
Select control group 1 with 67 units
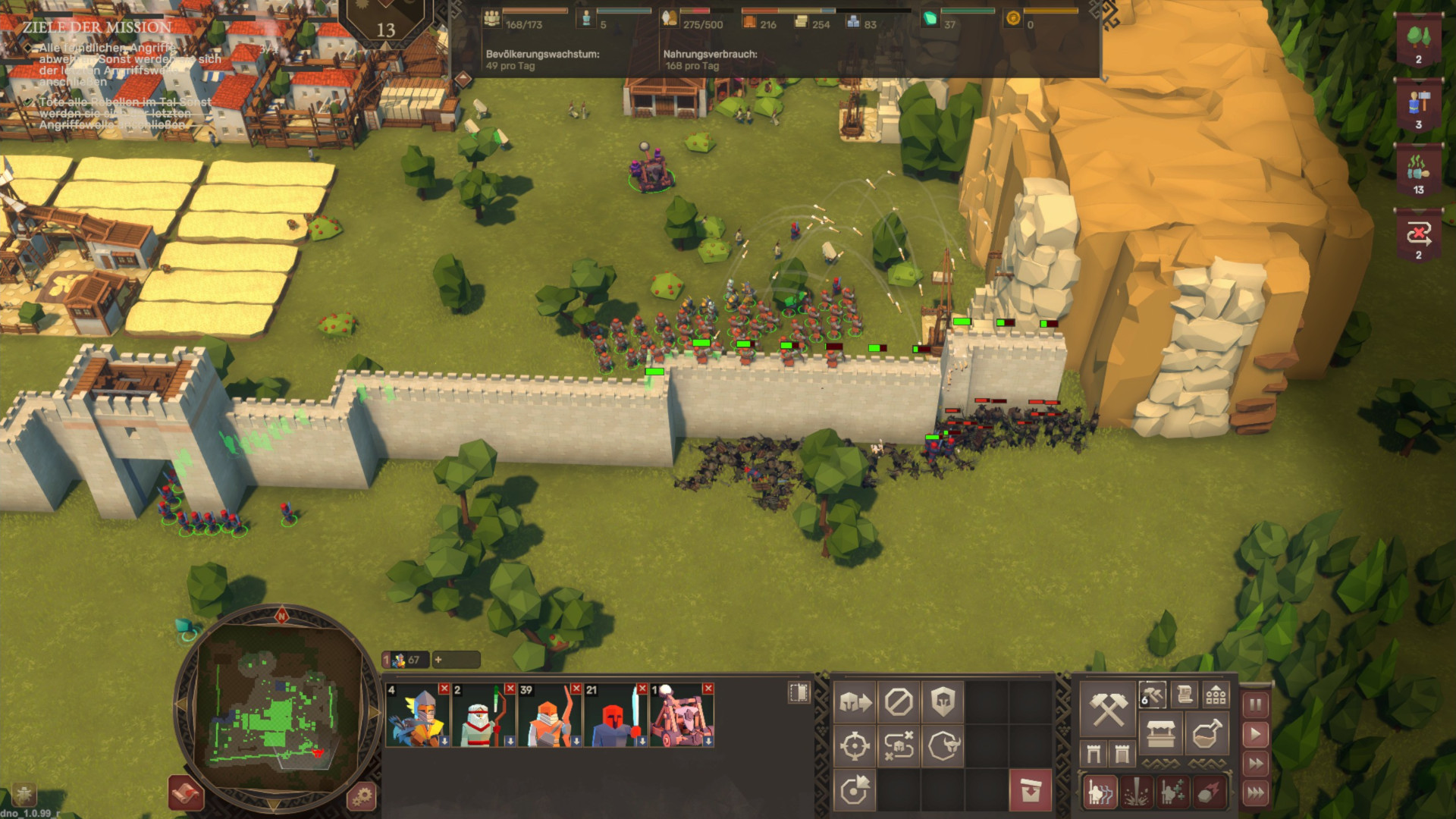coord(405,660)
